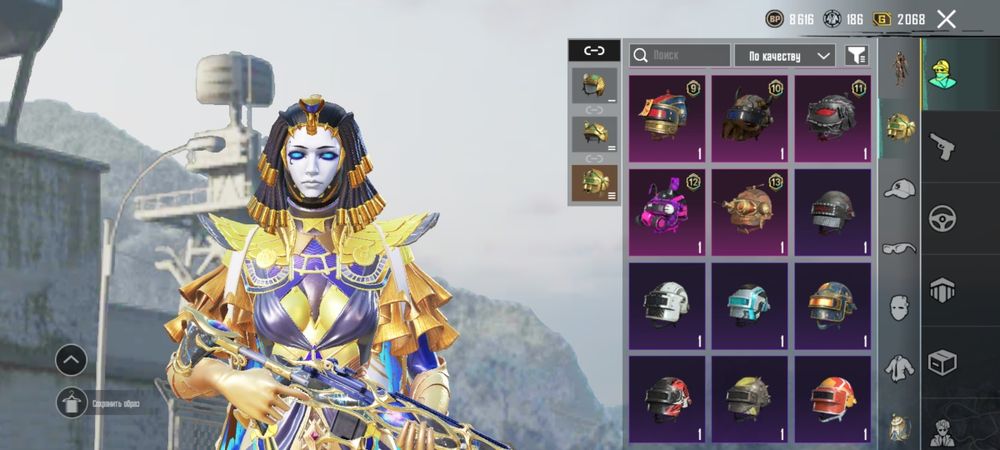Image resolution: width=1000 pixels, height=450 pixels.
Task: Close the inventory screen with the X
Action: tap(946, 19)
